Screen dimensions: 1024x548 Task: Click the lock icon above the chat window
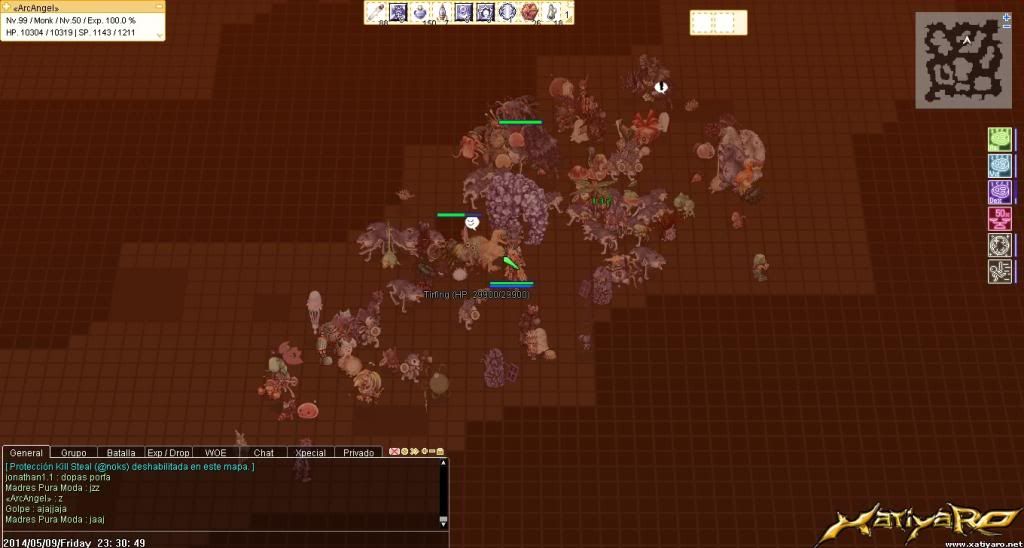coord(440,452)
